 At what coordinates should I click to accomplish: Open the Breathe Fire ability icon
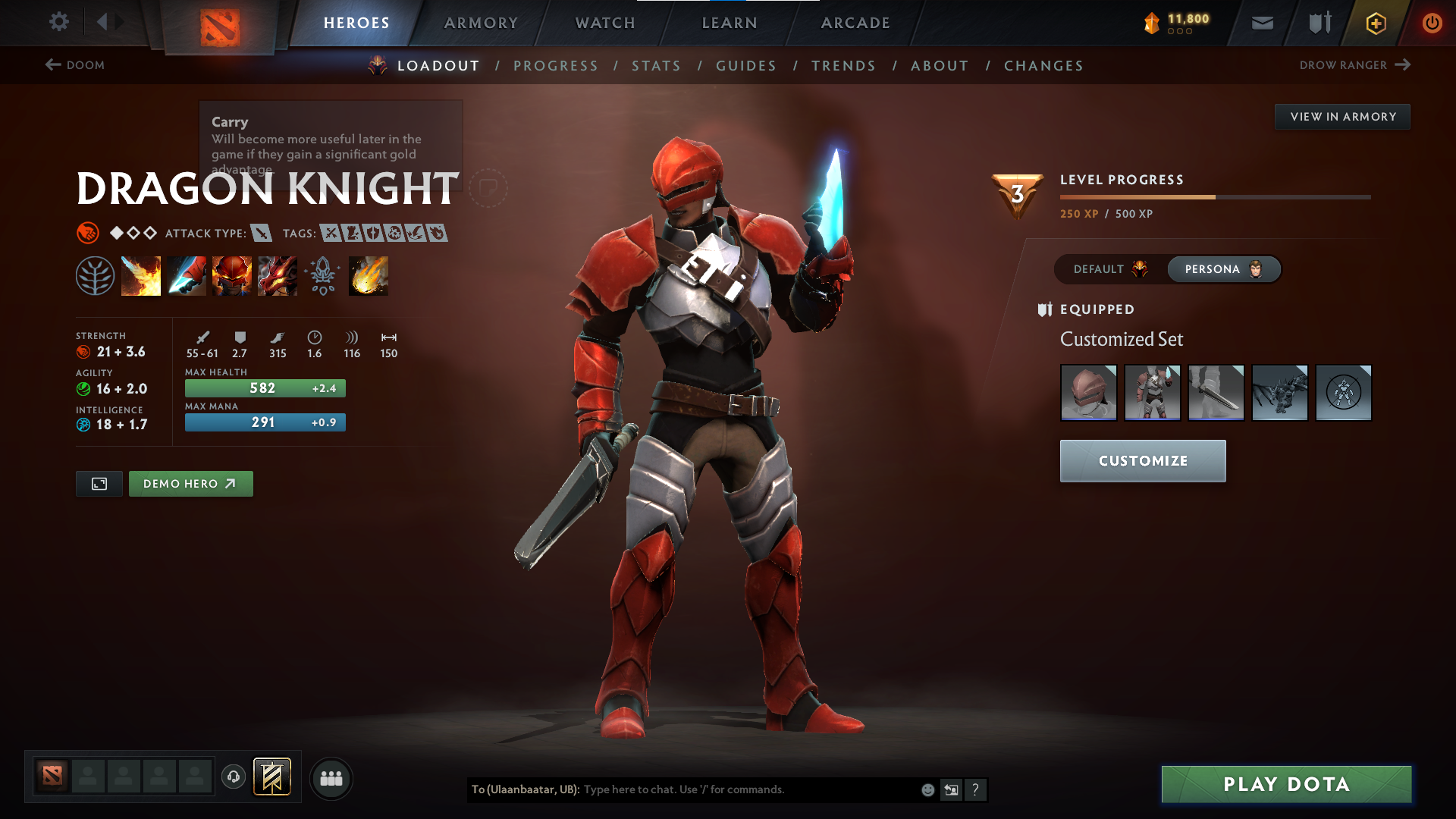141,276
